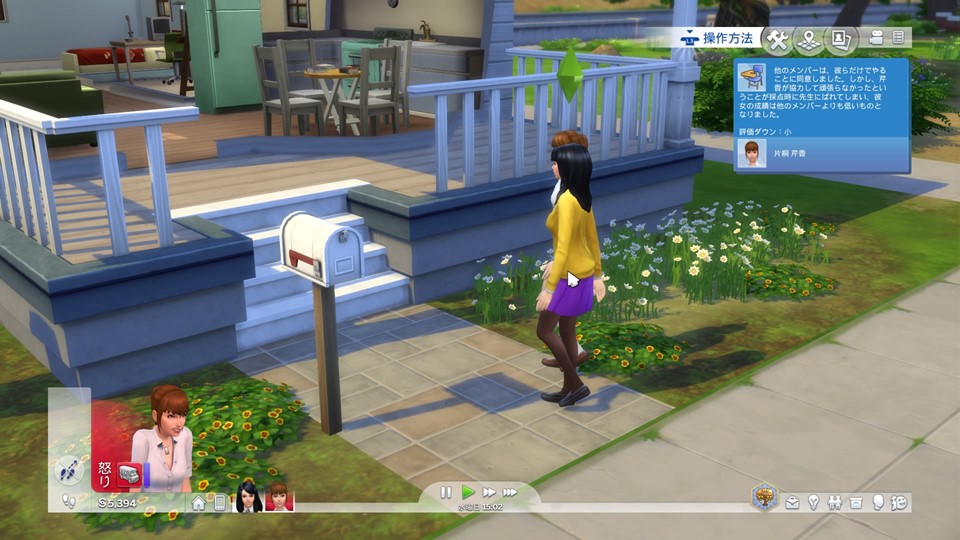Open the skills lightbulb panel
Viewport: 960px width, 540px height.
tap(814, 502)
